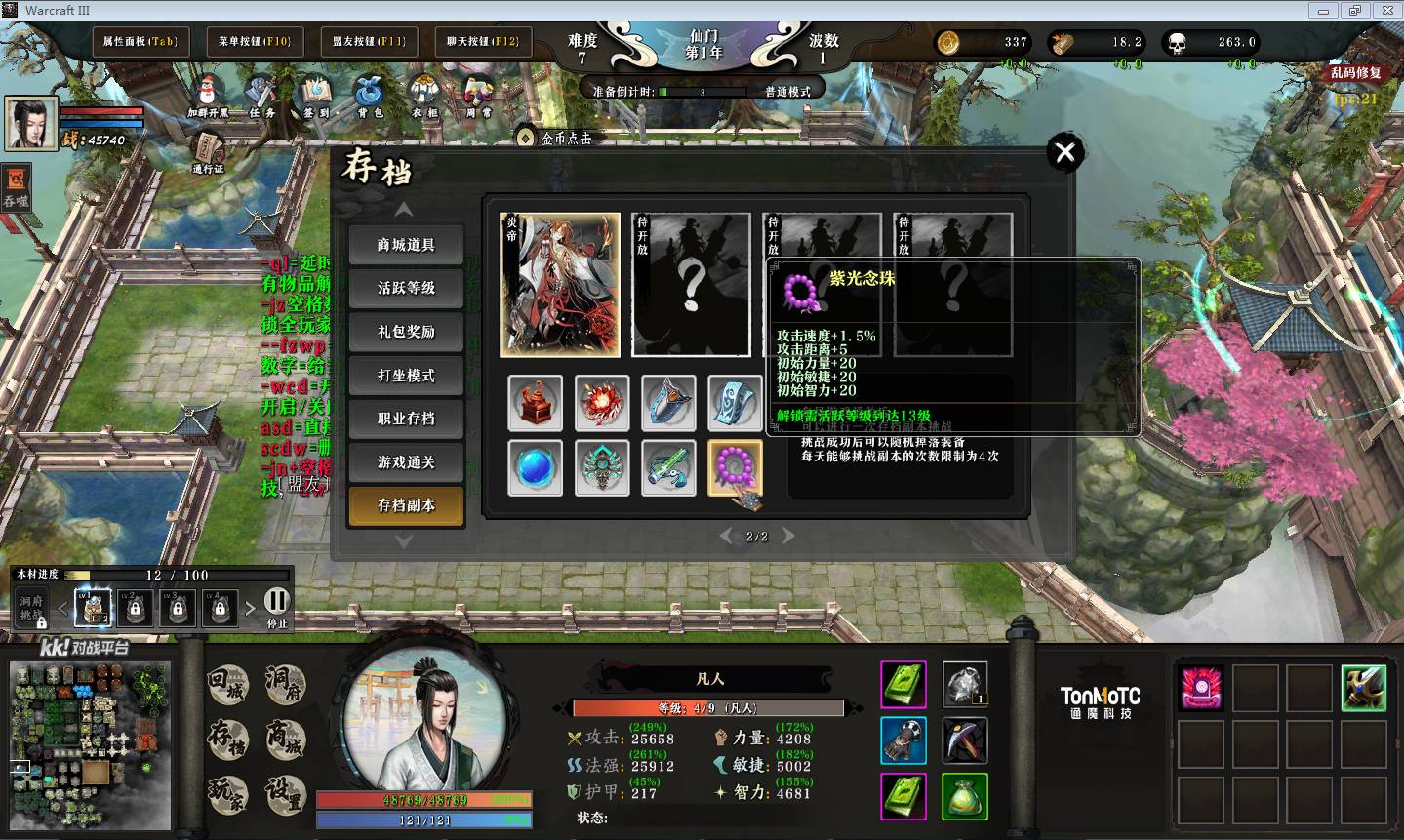The image size is (1404, 840).
Task: Select the 炎帝 character card
Action: click(x=560, y=285)
